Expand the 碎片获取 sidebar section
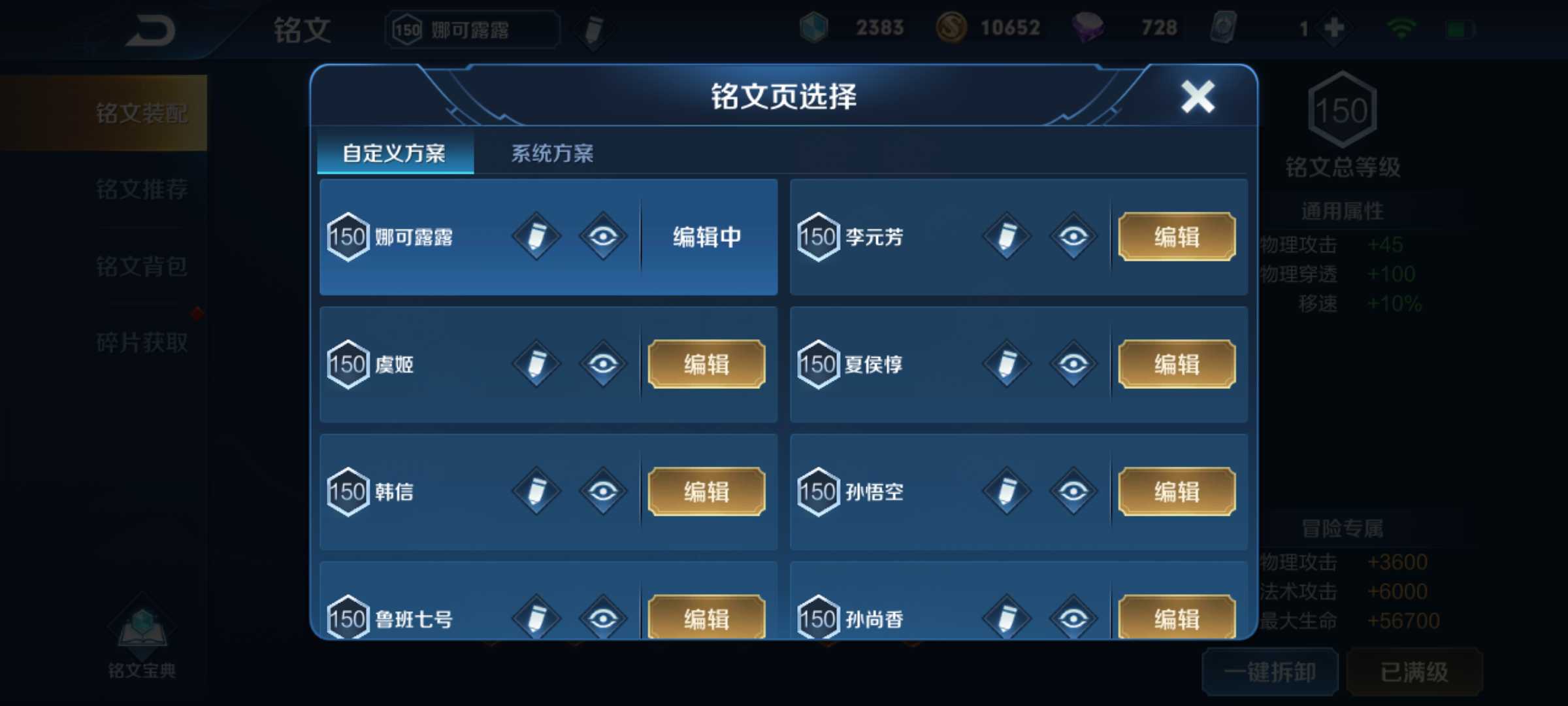The width and height of the screenshot is (1568, 706). pos(142,341)
